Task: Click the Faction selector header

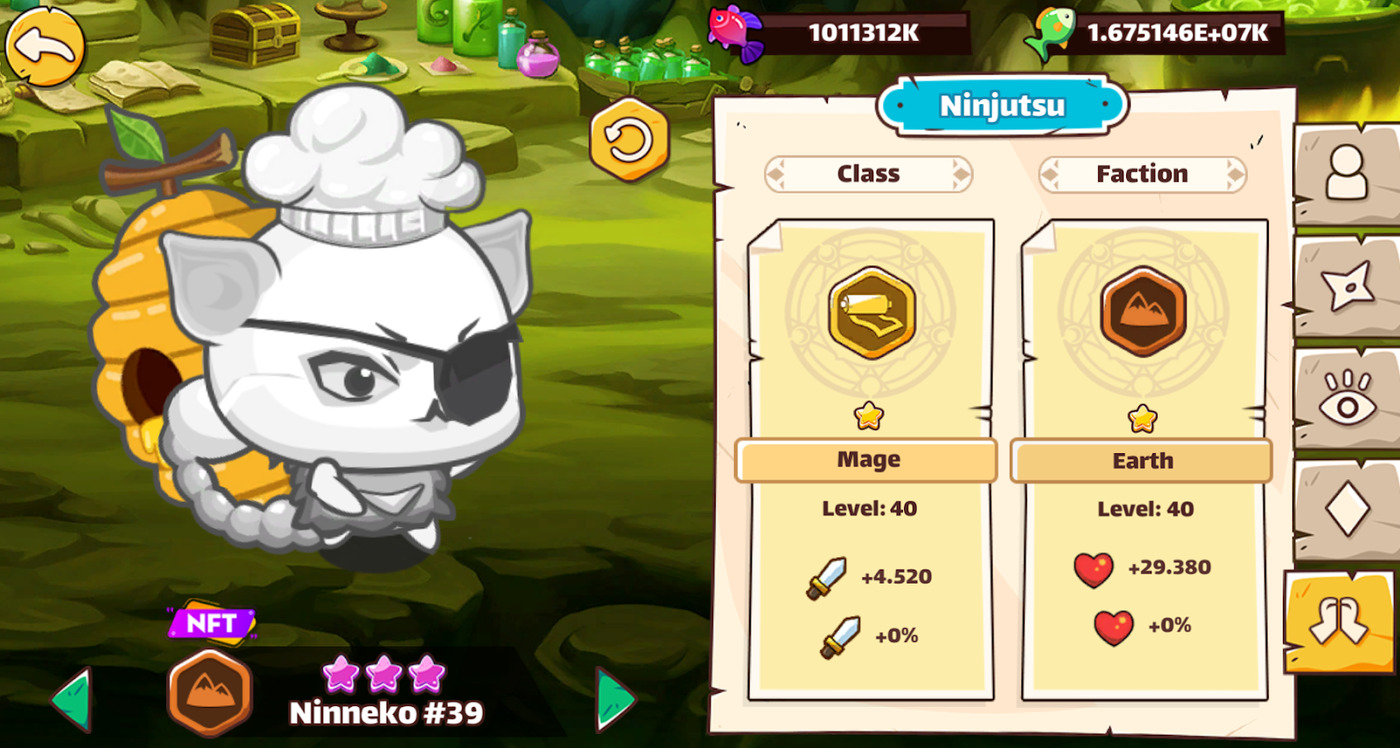Action: pos(1142,173)
